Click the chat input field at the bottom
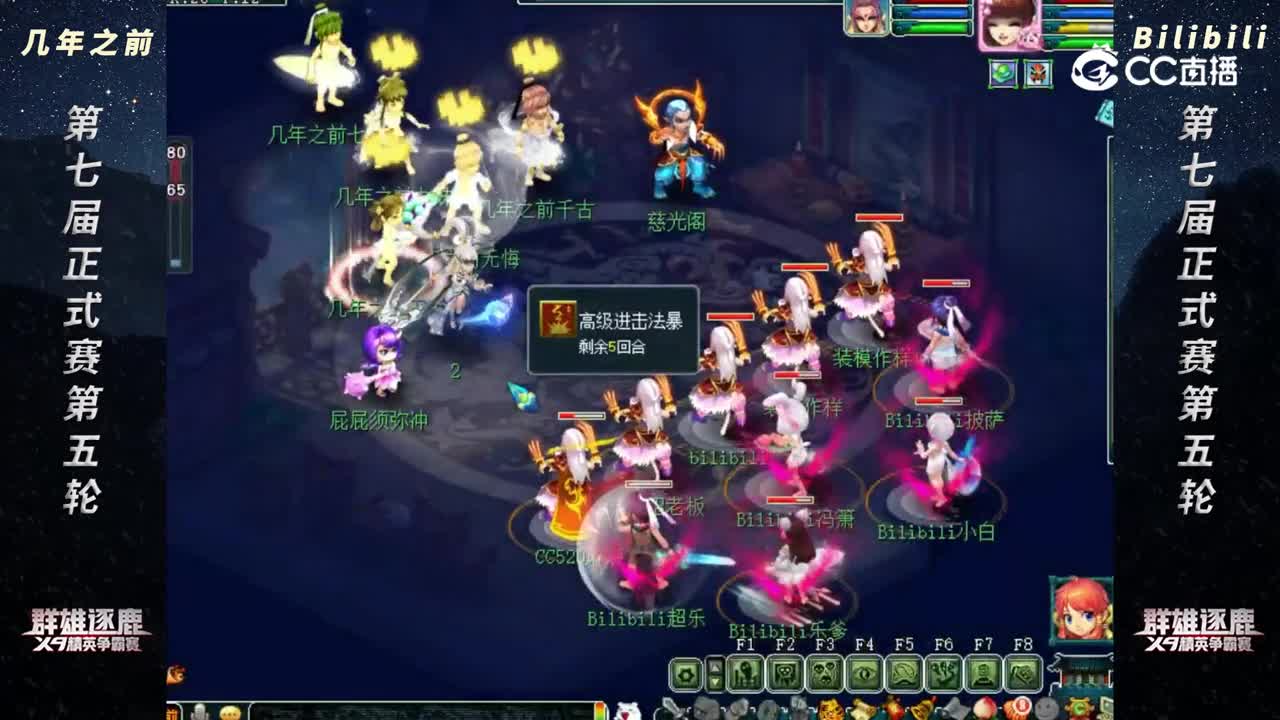The image size is (1280, 720). 420,712
